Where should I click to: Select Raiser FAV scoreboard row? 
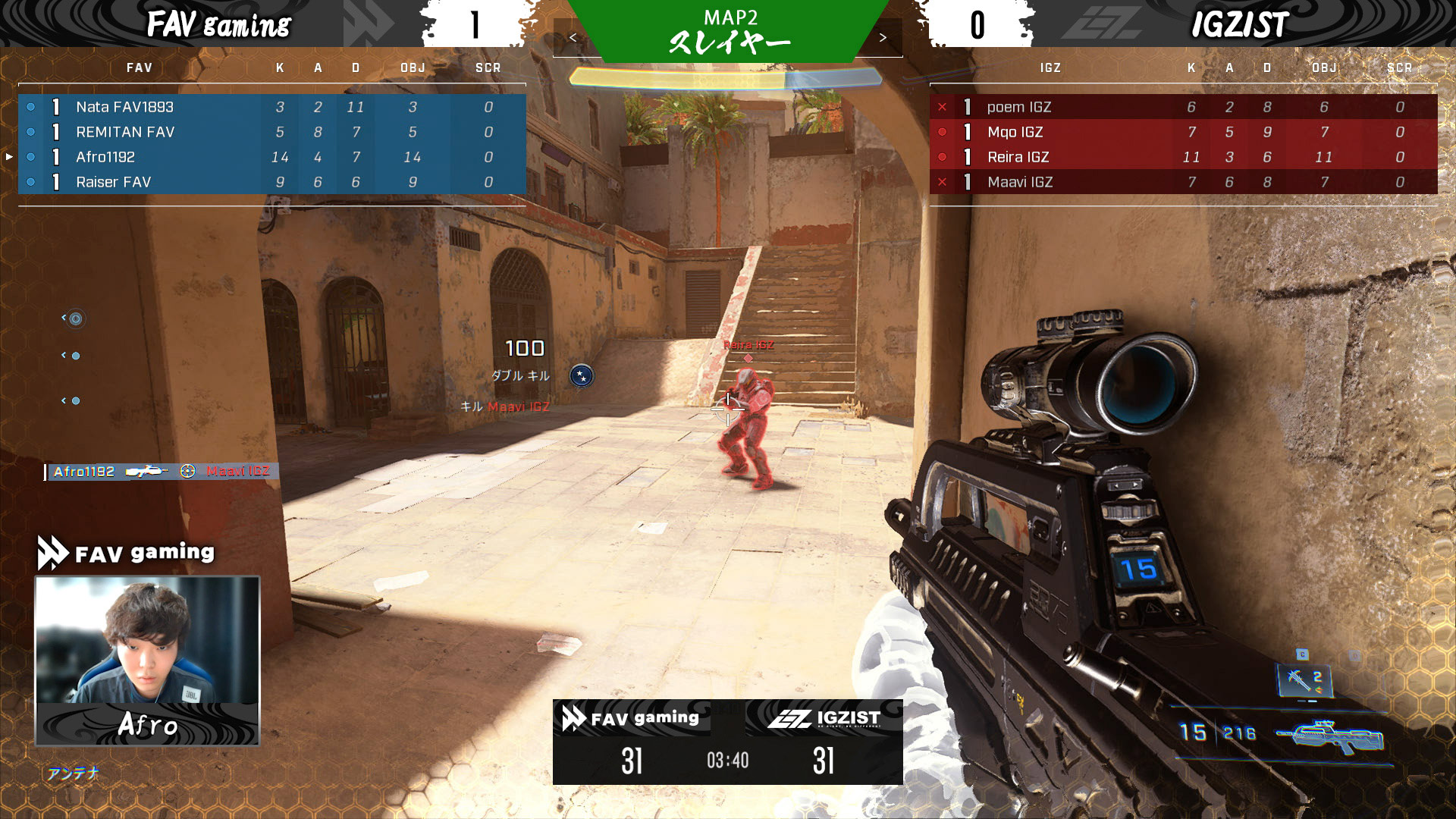[x=271, y=182]
